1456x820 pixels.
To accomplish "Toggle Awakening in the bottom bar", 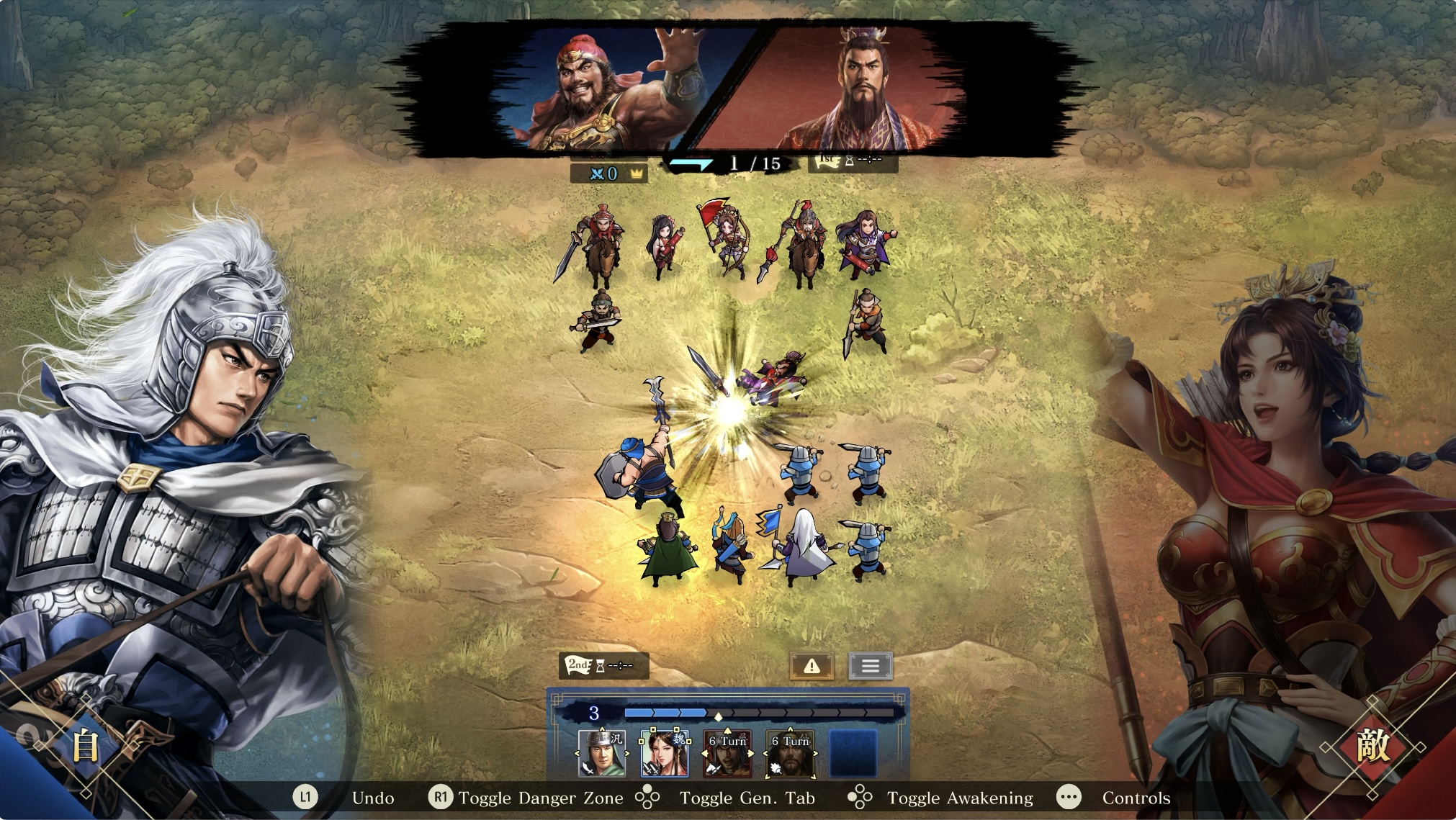I will [960, 798].
